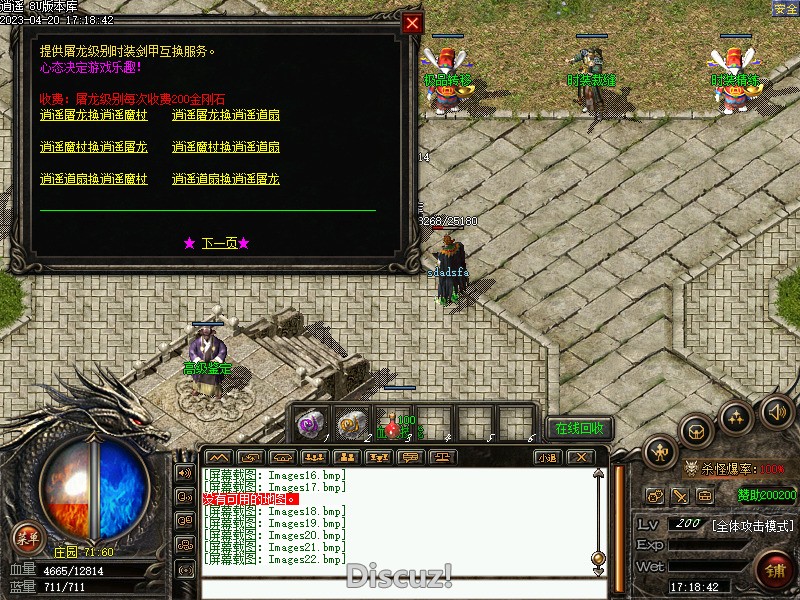Select 逍遥魔杖换逍遥道扇 exchange option
Image resolution: width=800 pixels, height=600 pixels.
(225, 147)
